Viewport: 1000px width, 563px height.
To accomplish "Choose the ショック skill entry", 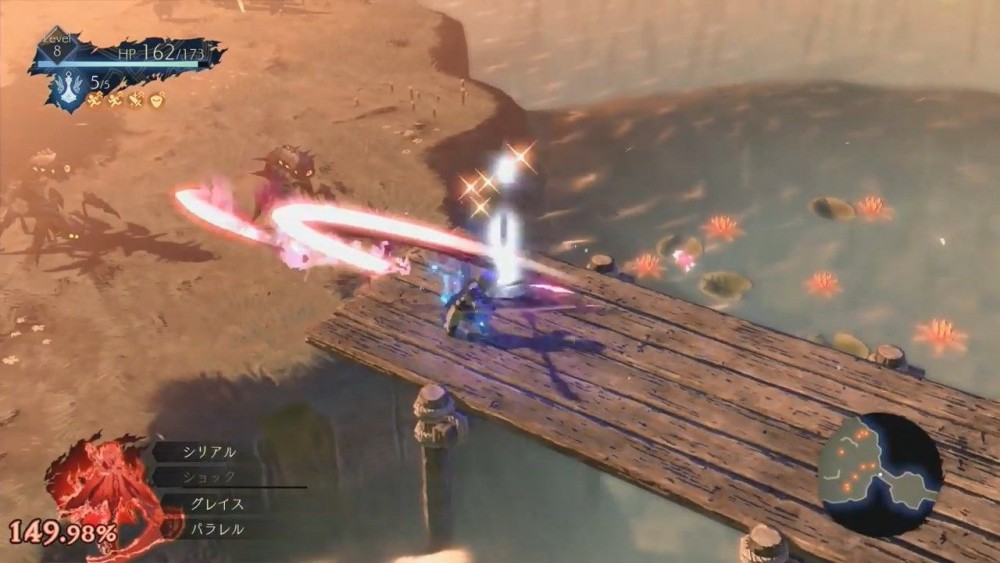I will pyautogui.click(x=209, y=477).
